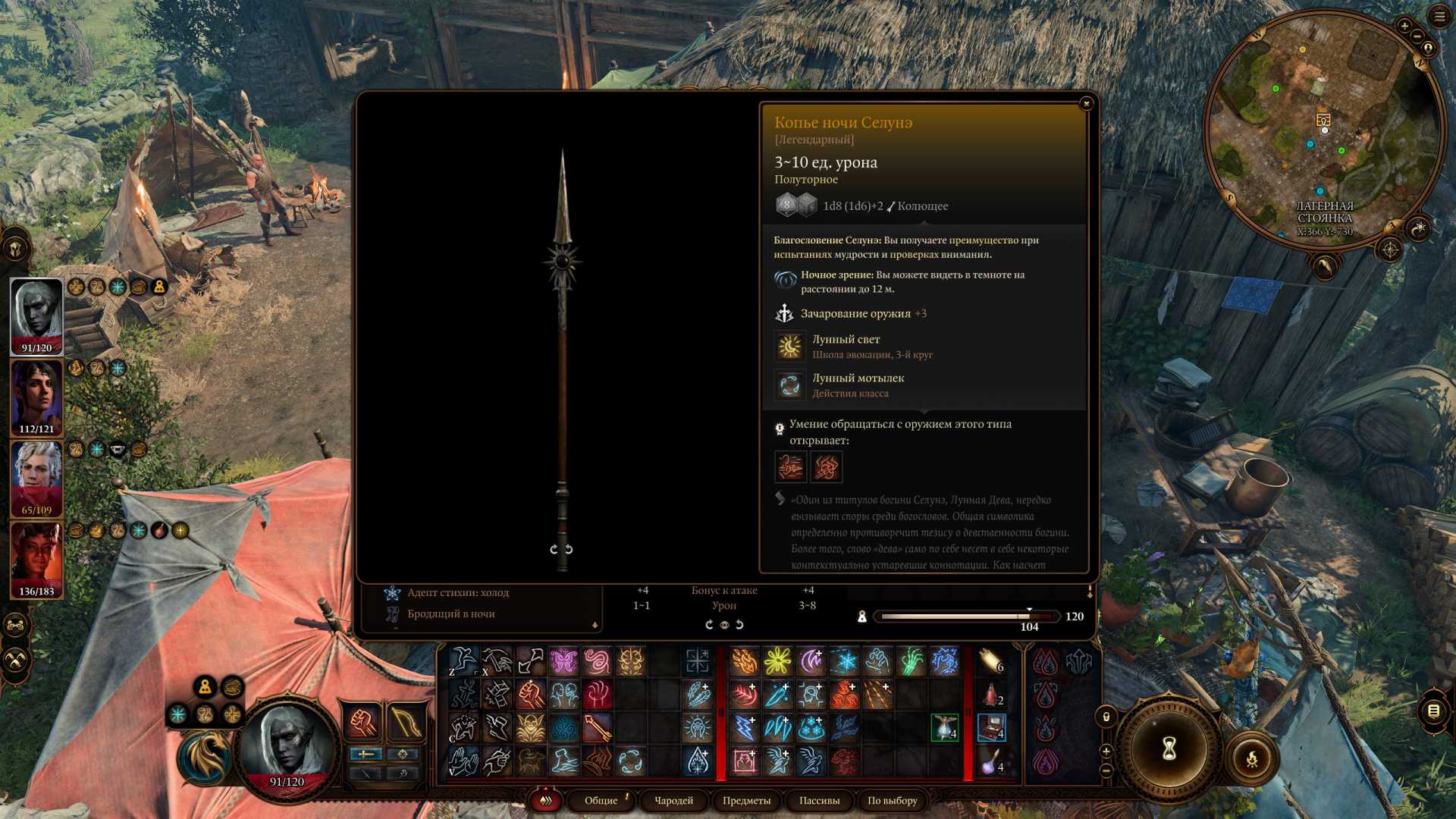The image size is (1456, 819).
Task: Open the main menu hamburger button
Action: click(1439, 17)
